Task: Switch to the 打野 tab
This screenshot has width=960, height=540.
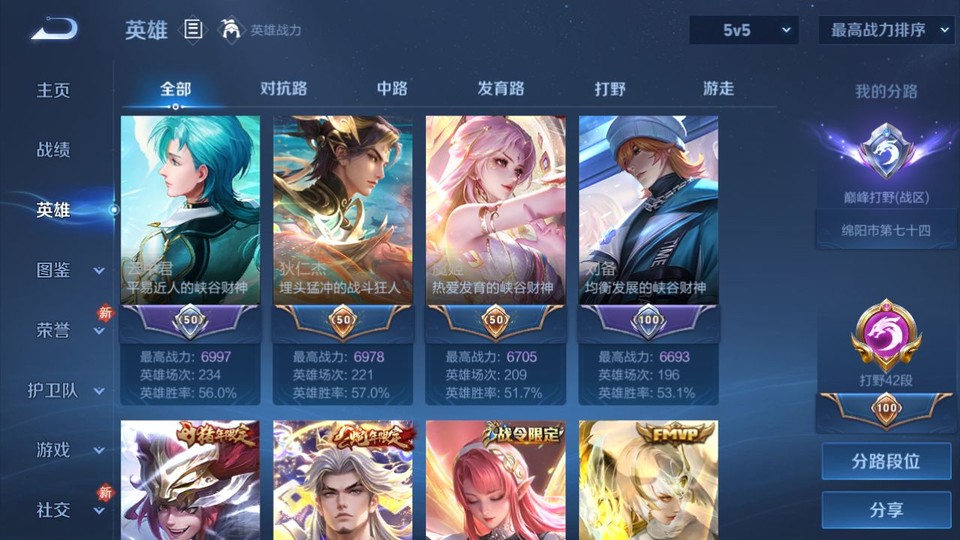Action: (x=610, y=88)
